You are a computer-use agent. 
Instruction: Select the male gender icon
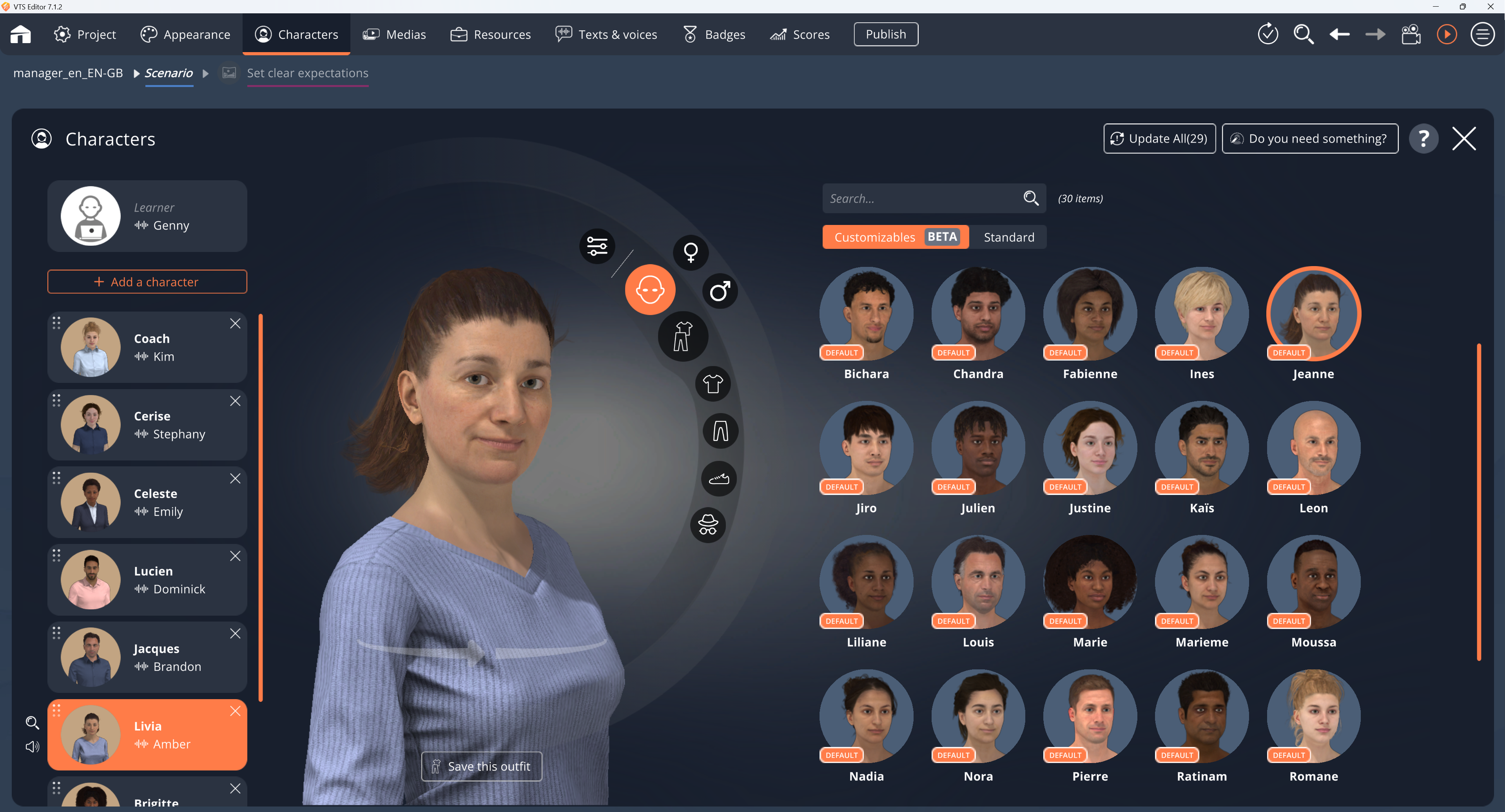point(720,290)
